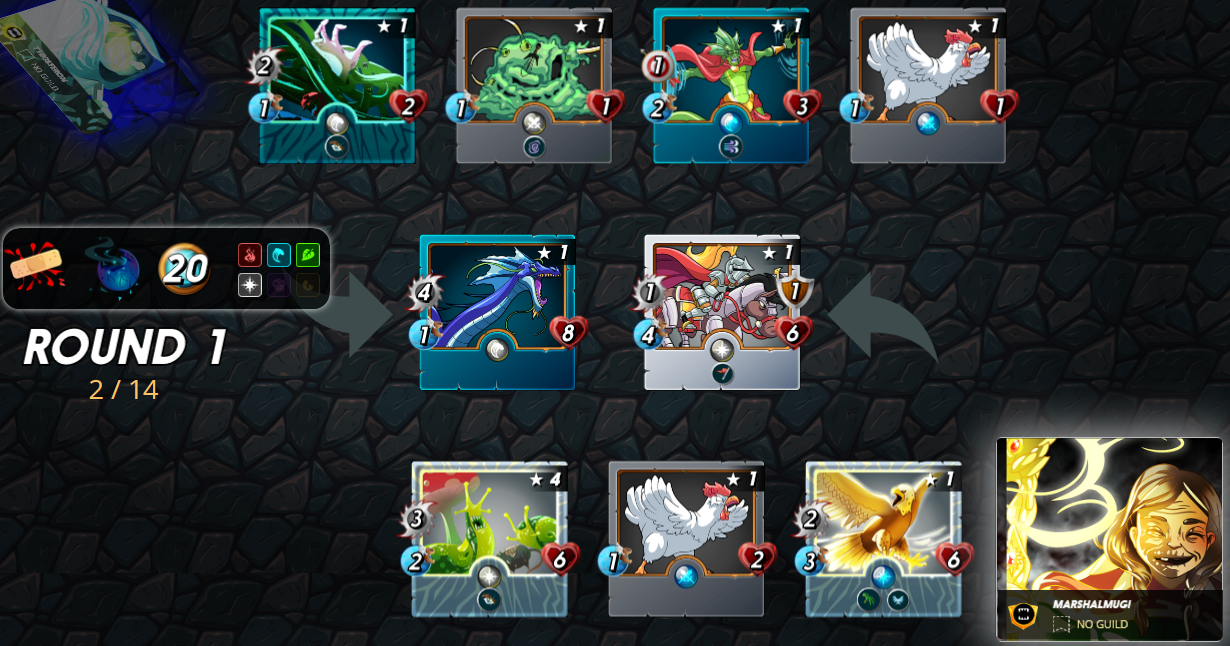
Task: Pick the golden eagle card
Action: coord(882,538)
